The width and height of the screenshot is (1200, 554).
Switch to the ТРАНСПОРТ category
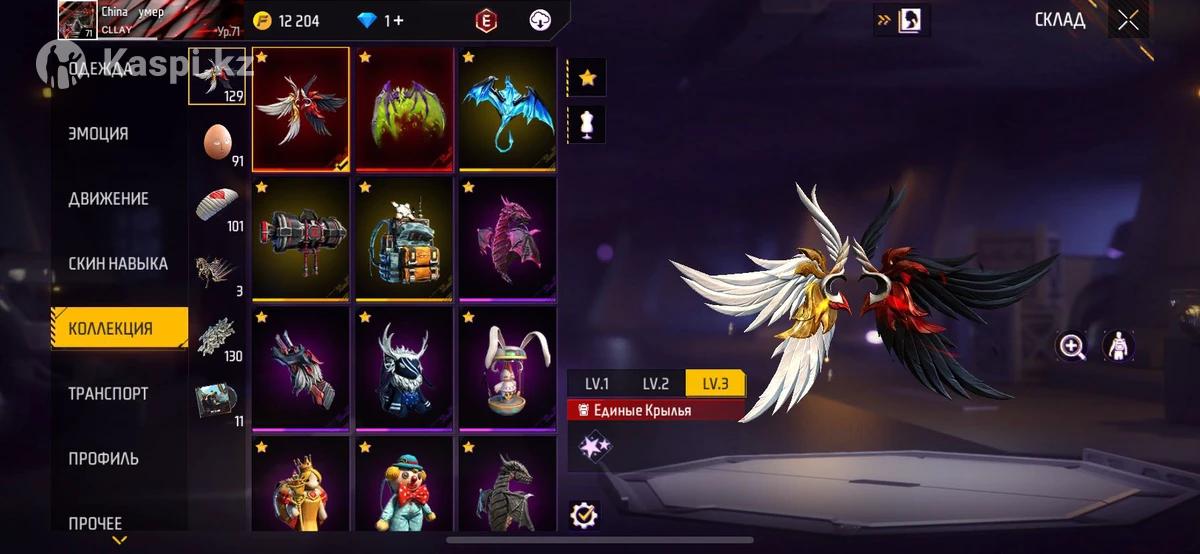(108, 393)
